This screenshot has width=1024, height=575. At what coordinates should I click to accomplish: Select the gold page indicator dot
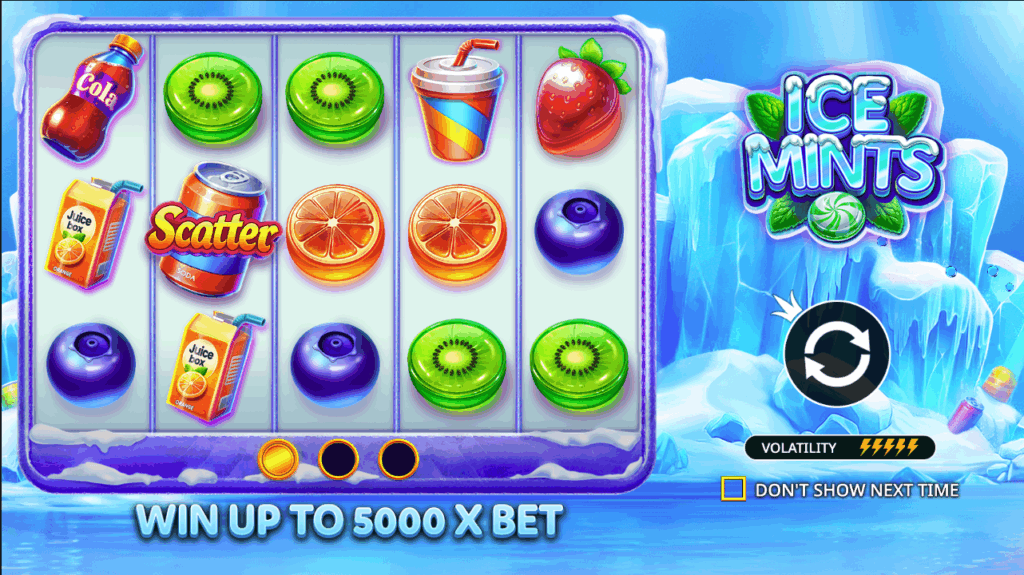coord(277,459)
